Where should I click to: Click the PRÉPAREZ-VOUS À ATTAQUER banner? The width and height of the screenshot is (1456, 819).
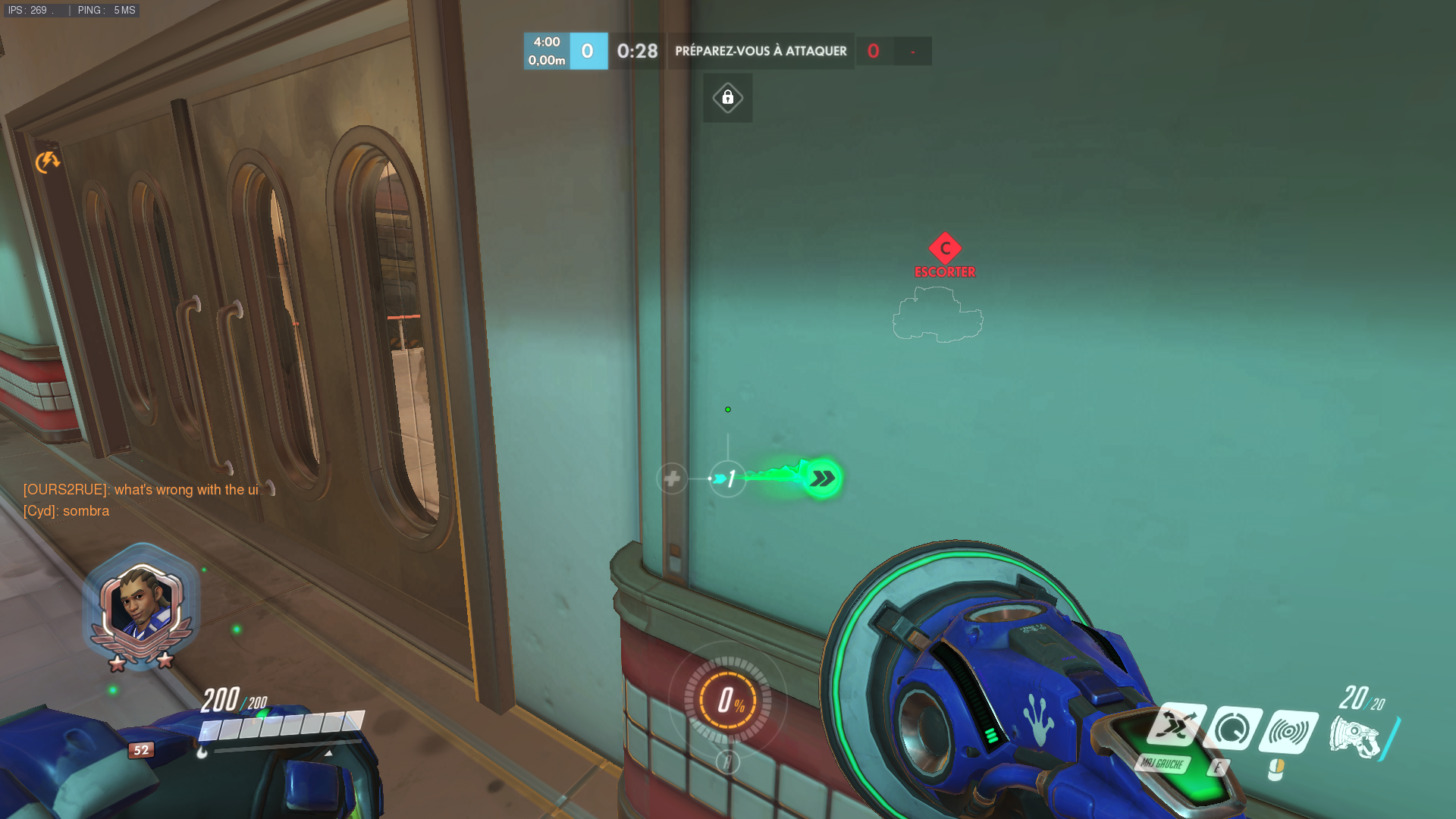point(760,51)
